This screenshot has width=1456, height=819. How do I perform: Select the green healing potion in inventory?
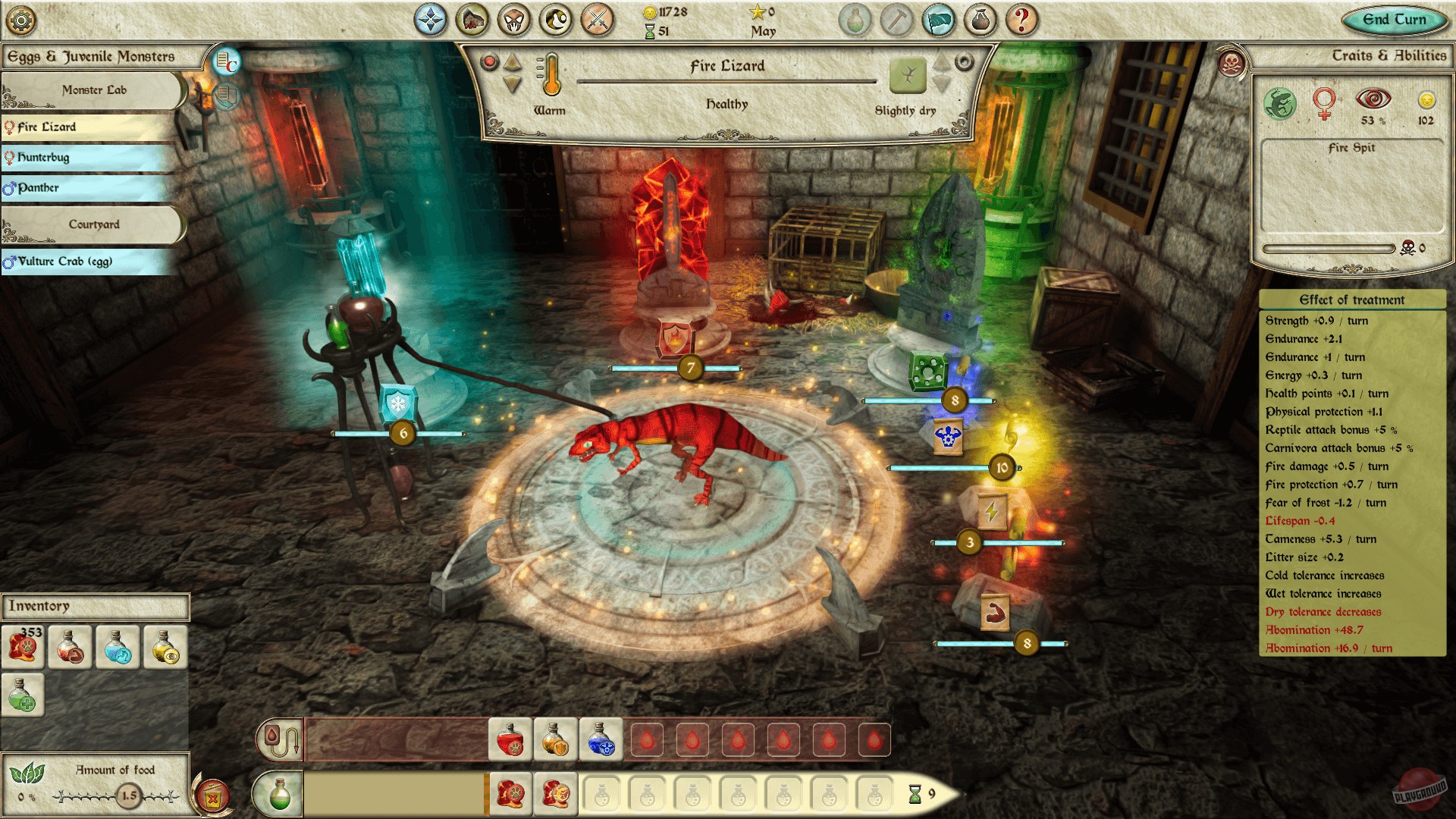(23, 693)
